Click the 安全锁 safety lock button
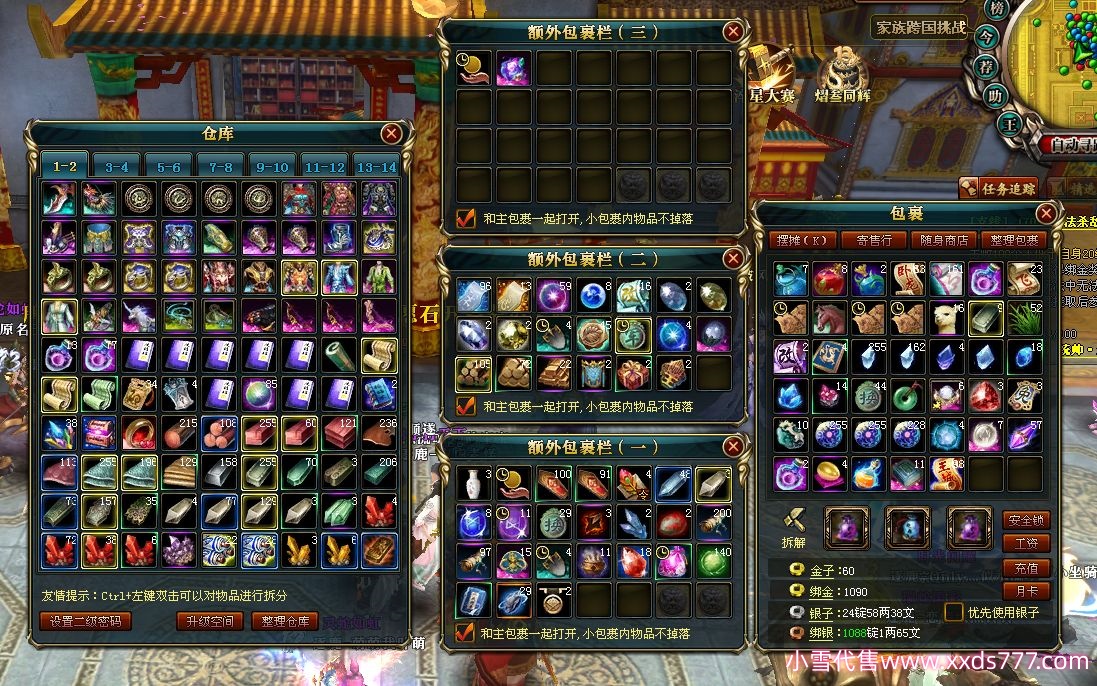Screen dimensions: 1097x686 coord(1026,520)
